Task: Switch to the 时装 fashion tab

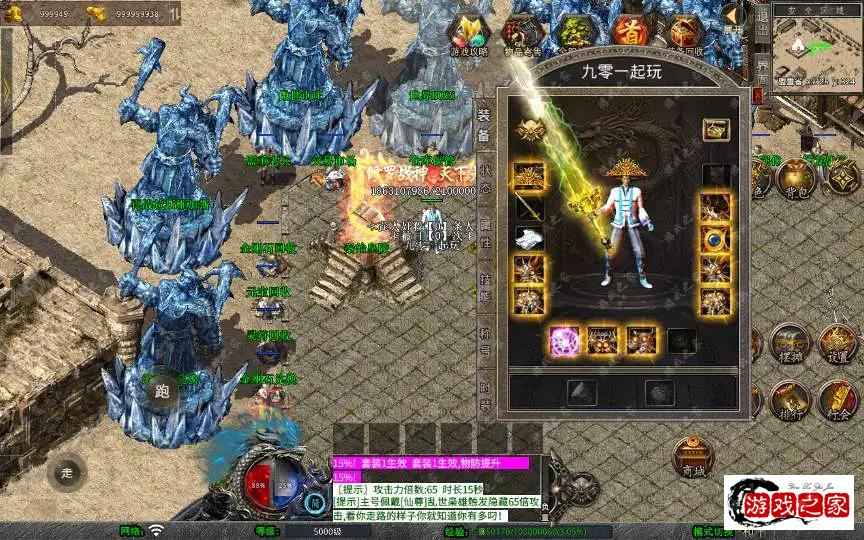Action: [484, 397]
